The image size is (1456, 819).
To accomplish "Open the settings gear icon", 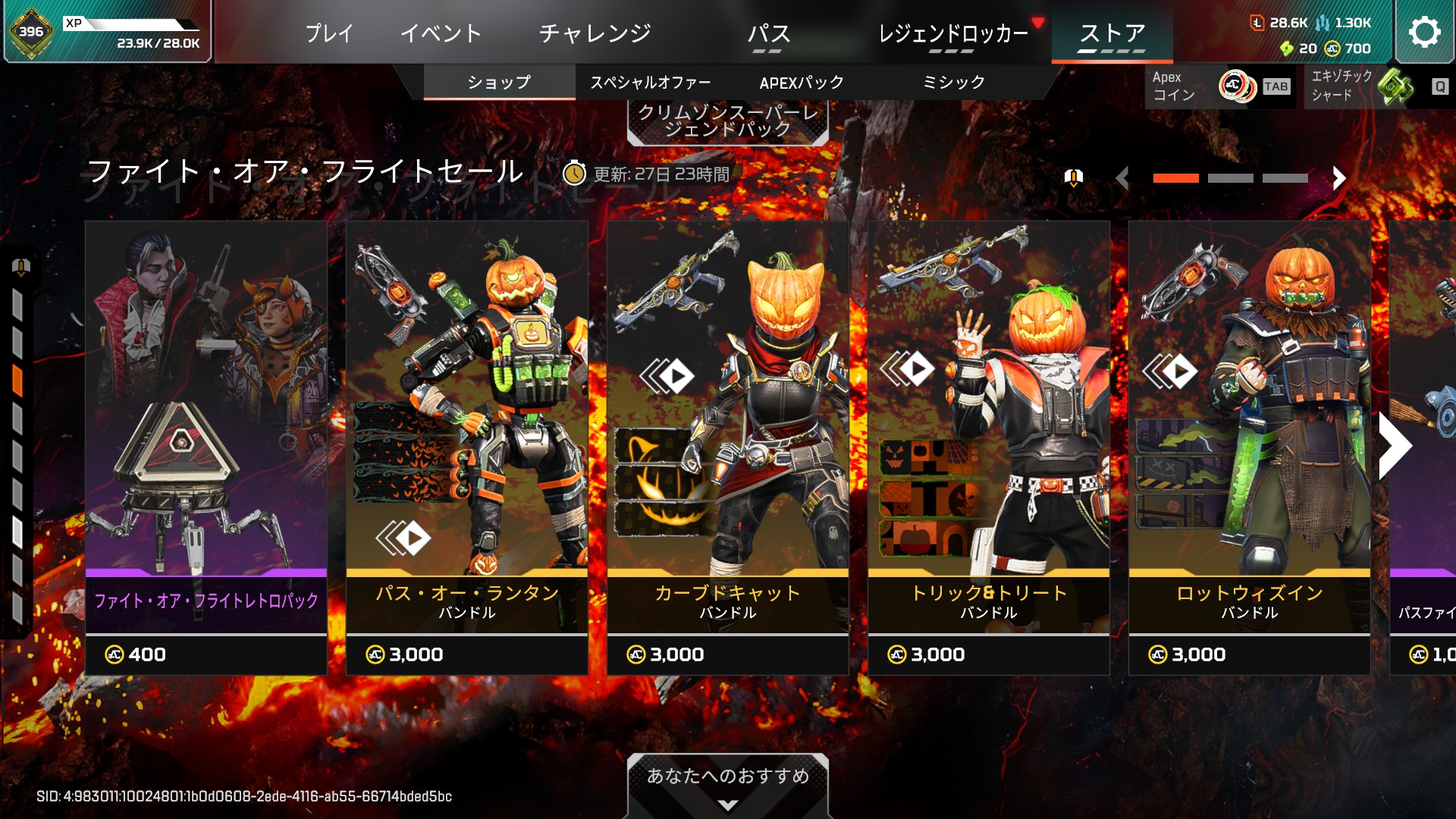I will pos(1424,32).
